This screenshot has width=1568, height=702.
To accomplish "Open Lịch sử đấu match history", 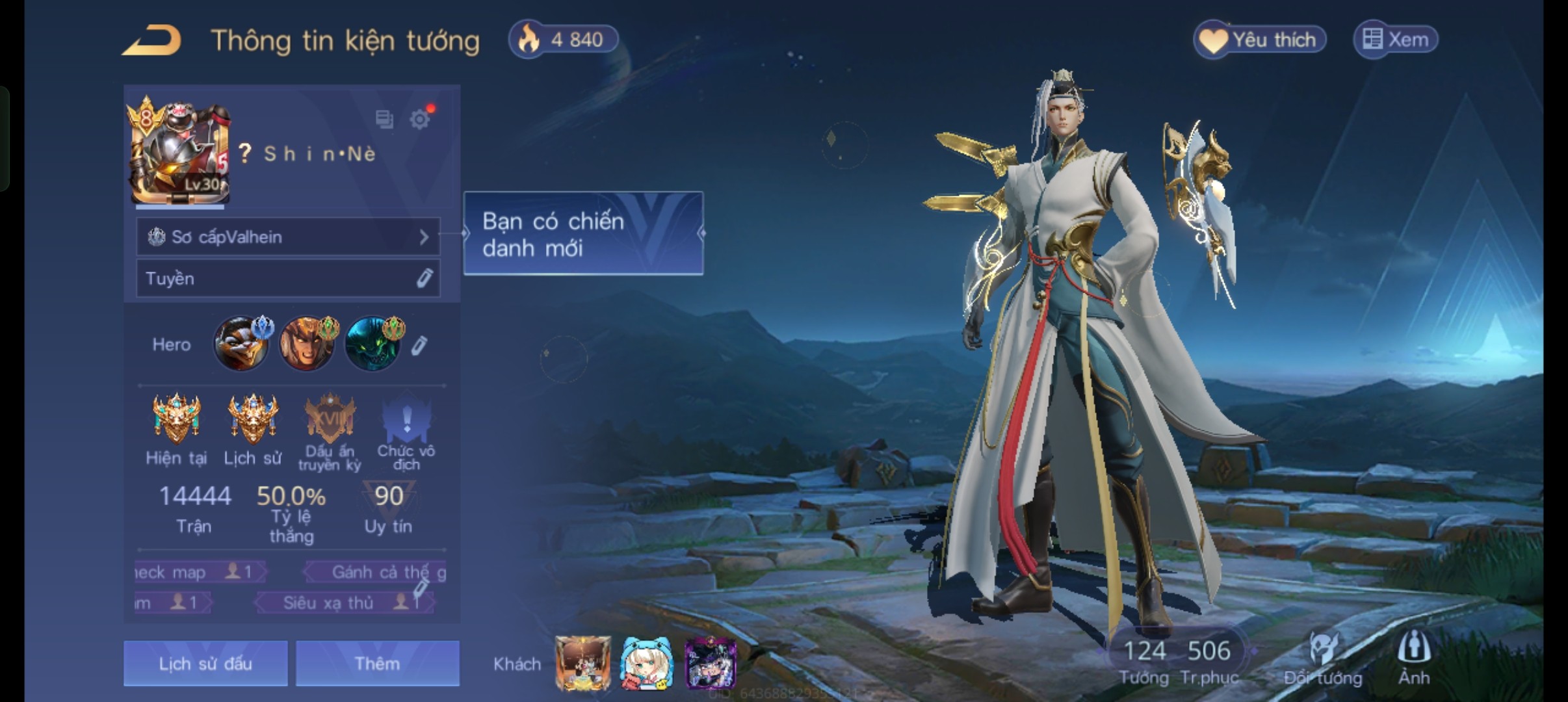I will [x=205, y=664].
